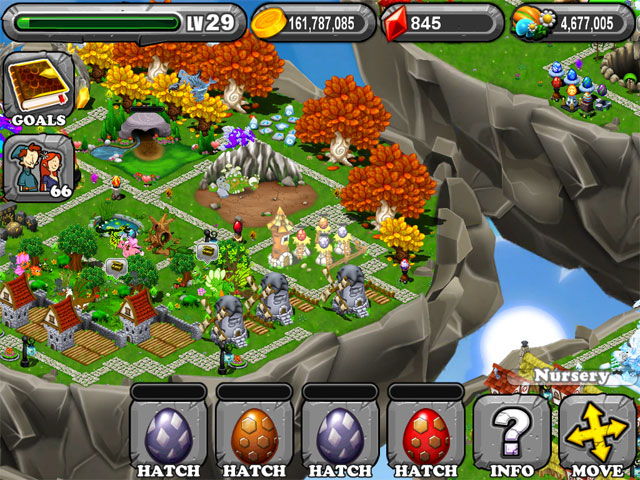This screenshot has width=640, height=480.
Task: Tap the gold coin currency counter
Action: [312, 22]
